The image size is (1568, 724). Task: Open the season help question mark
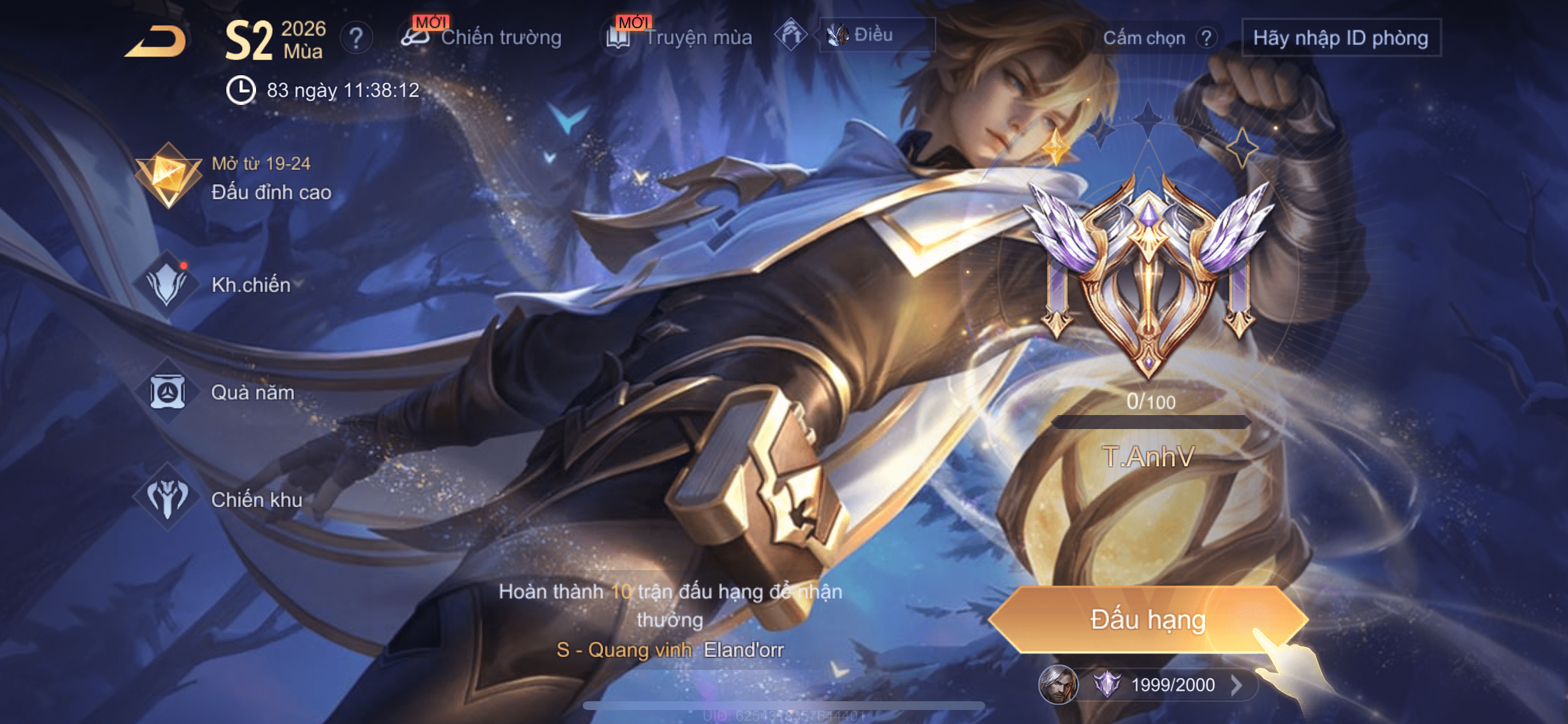(x=355, y=39)
